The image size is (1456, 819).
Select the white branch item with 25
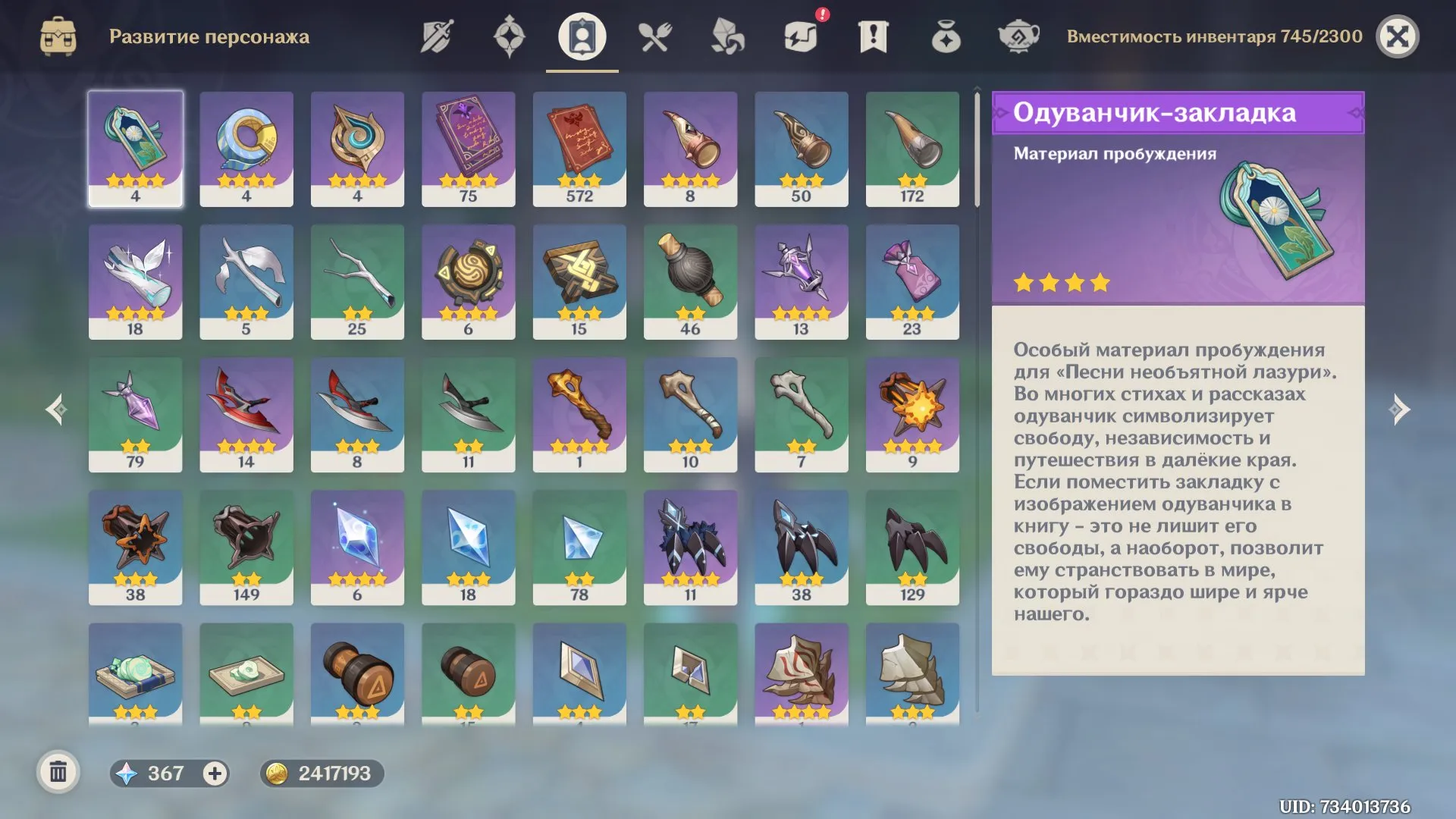(357, 281)
